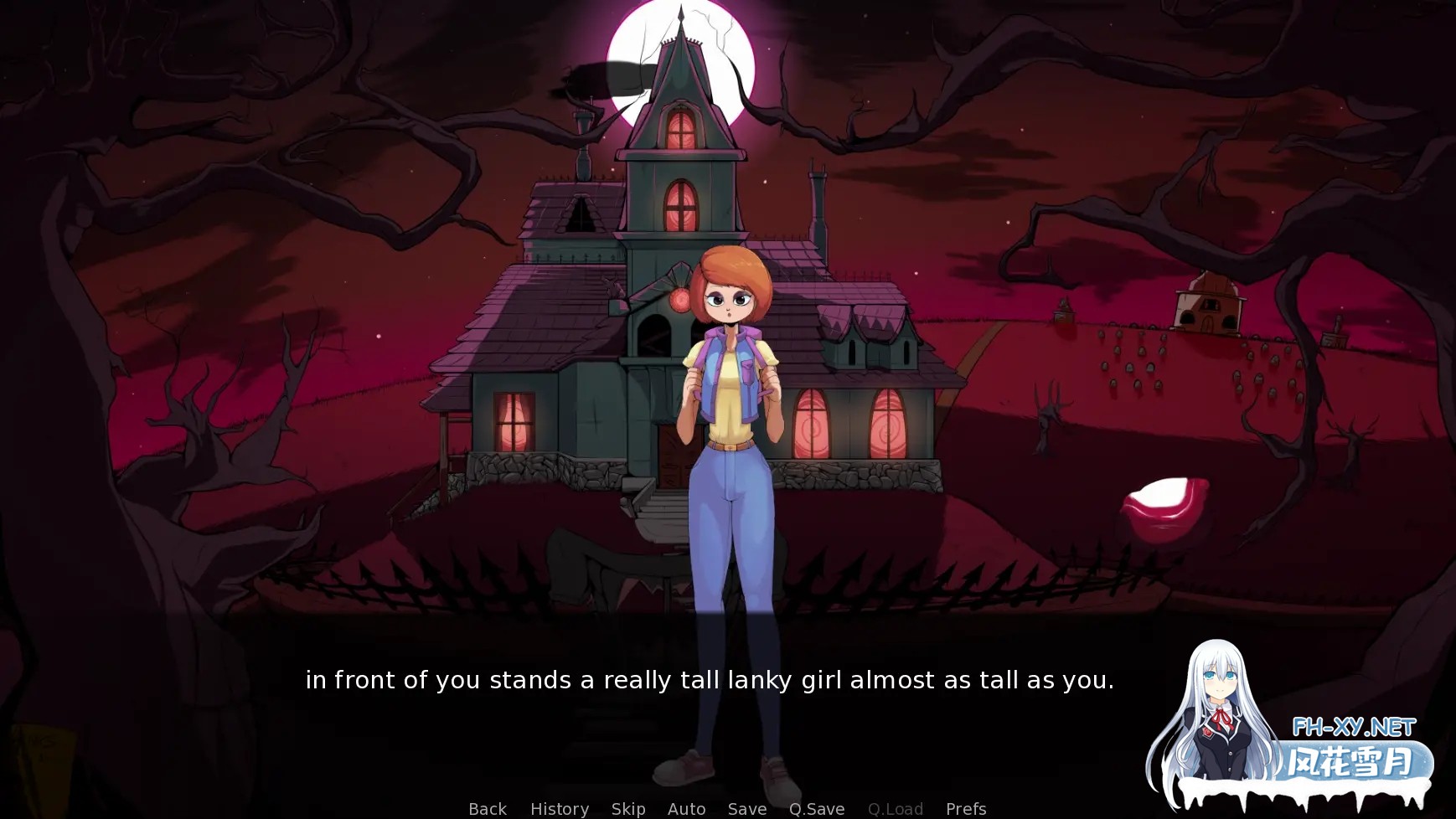Click the grayed-out Q.Load option
This screenshot has width=1456, height=819.
[x=896, y=807]
